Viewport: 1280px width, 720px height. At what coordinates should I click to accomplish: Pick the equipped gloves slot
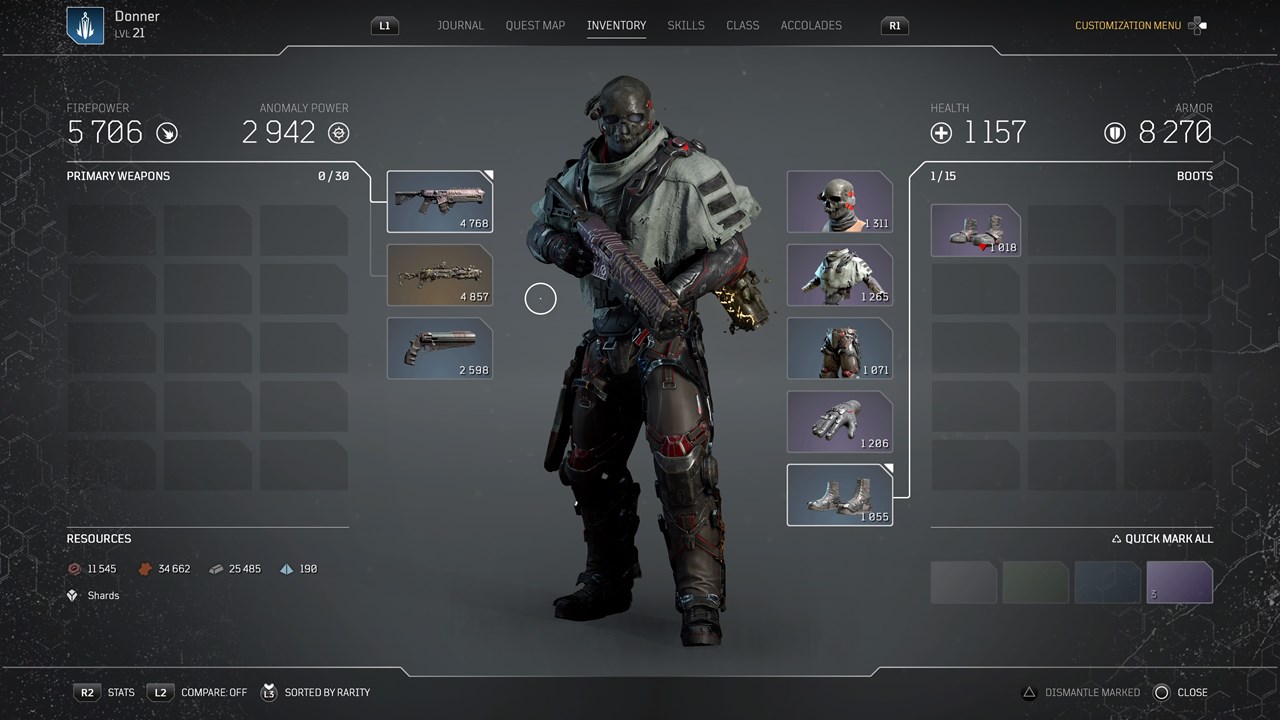839,422
